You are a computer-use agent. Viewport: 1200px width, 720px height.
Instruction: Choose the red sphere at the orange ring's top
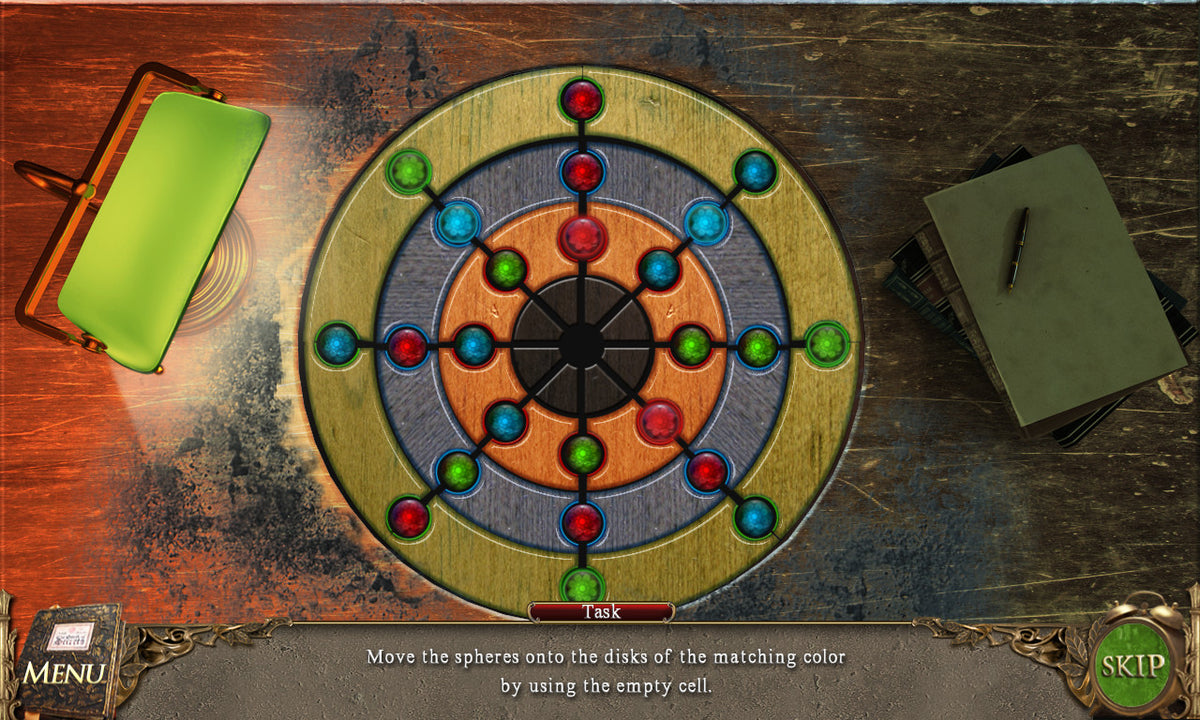[581, 238]
